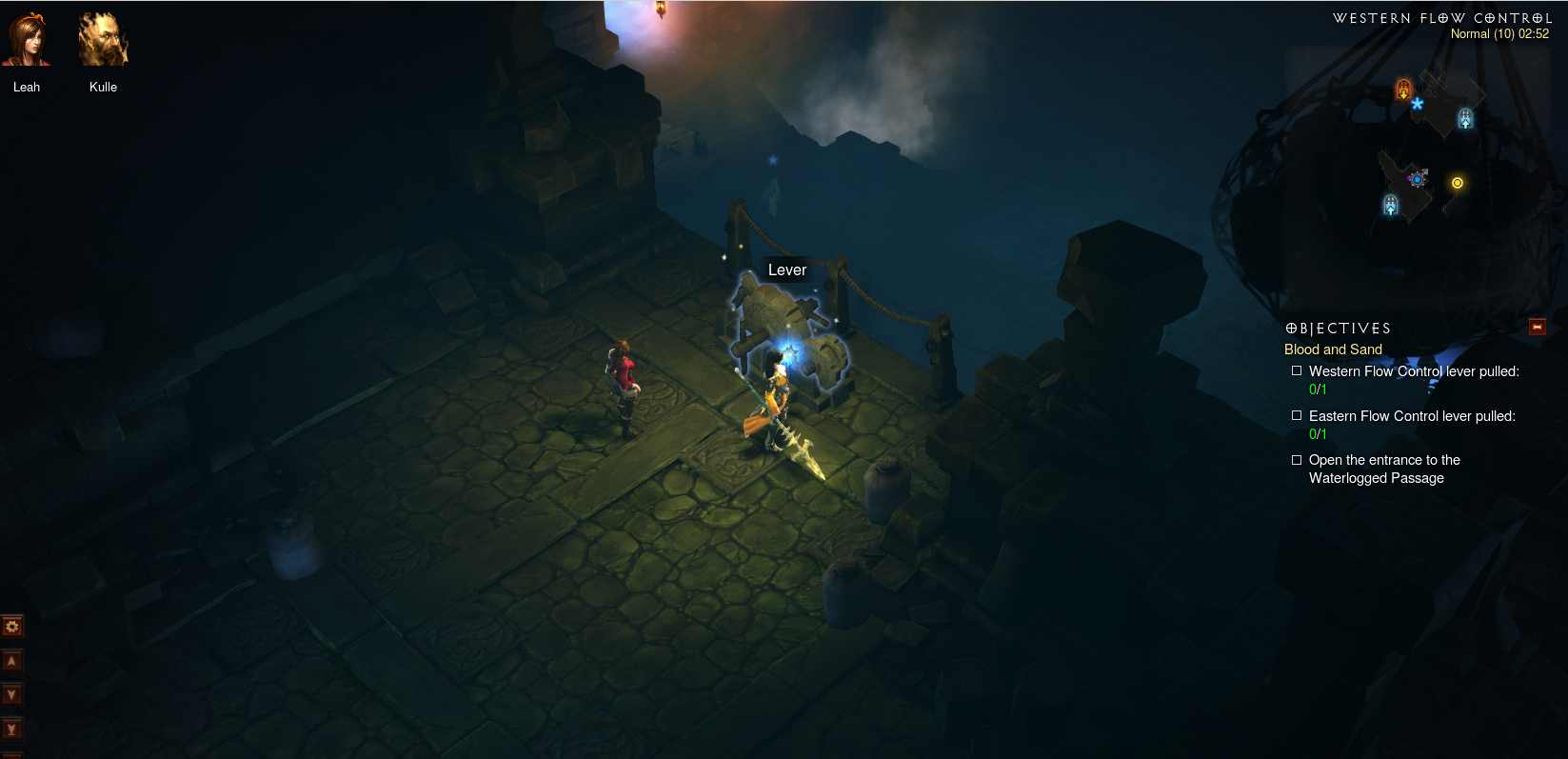The image size is (1568, 759).
Task: Select Kulle's portrait
Action: click(x=103, y=40)
